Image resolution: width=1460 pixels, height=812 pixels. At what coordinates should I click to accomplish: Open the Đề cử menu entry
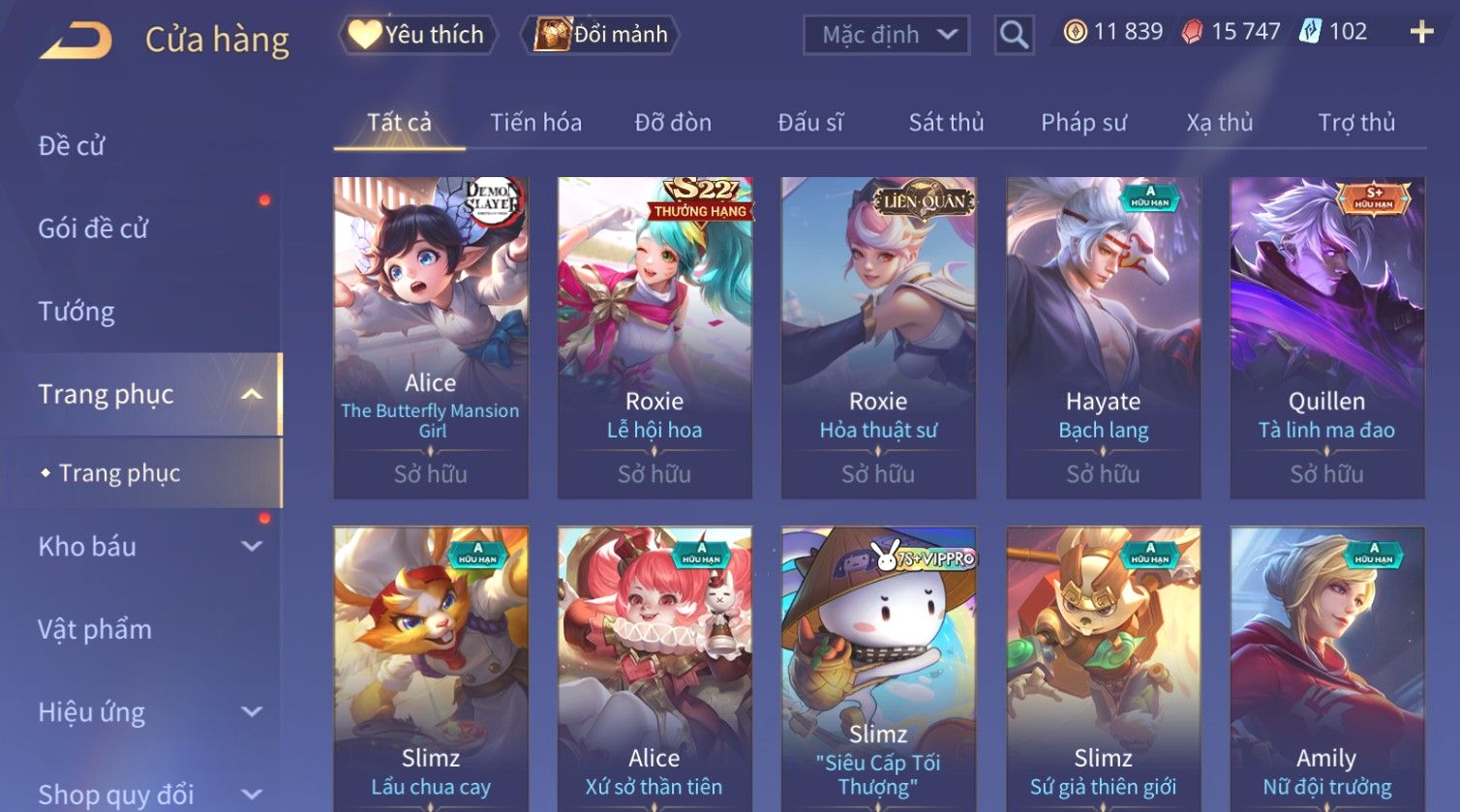[x=72, y=146]
